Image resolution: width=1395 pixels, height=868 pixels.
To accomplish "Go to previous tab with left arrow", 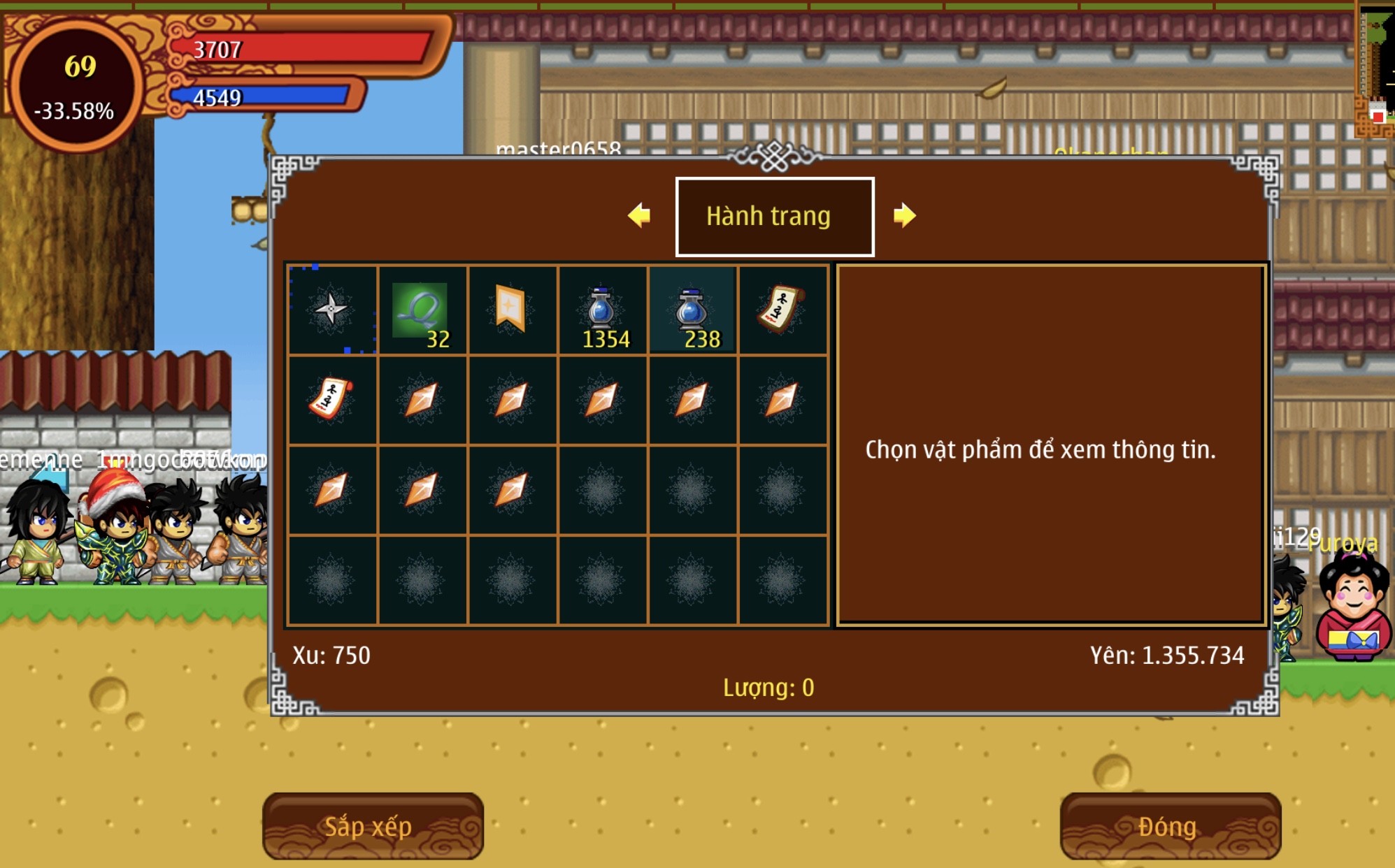I will [x=639, y=215].
